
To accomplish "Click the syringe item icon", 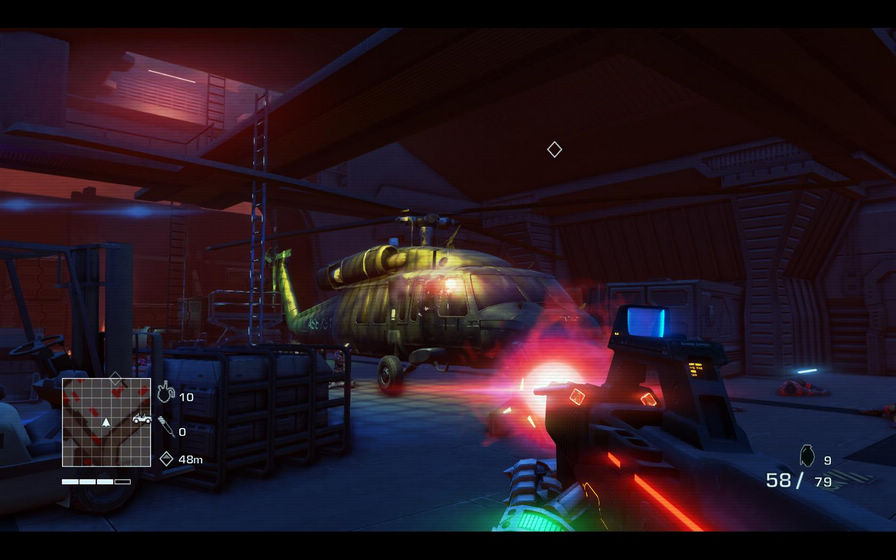I will [166, 428].
